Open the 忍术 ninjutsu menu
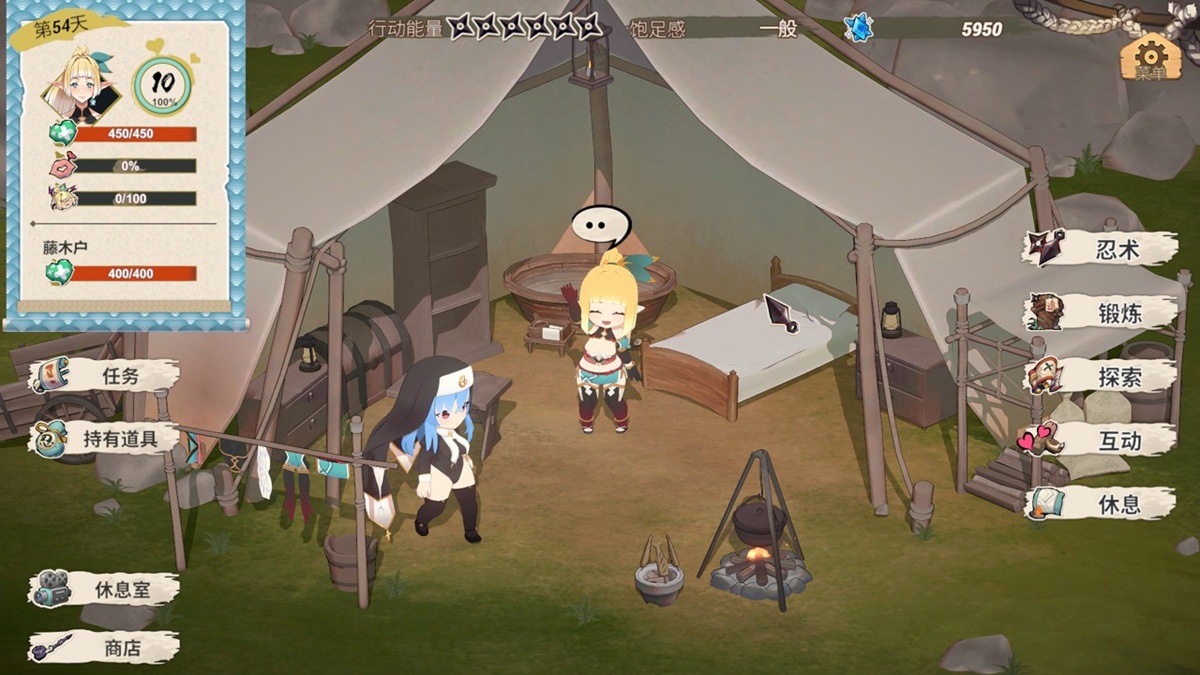1200x675 pixels. tap(1100, 249)
